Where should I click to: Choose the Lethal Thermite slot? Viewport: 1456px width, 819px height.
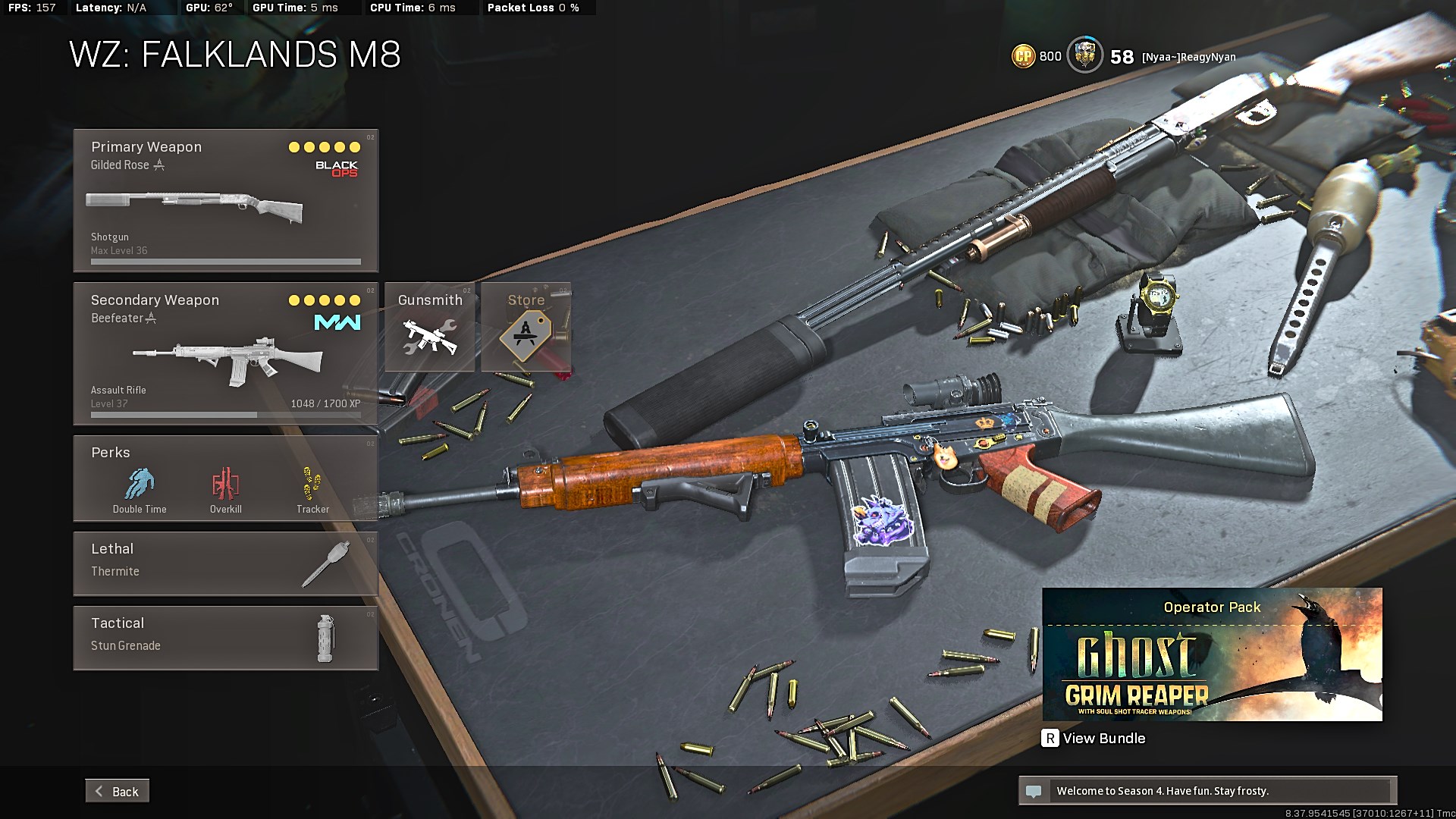pyautogui.click(x=225, y=563)
